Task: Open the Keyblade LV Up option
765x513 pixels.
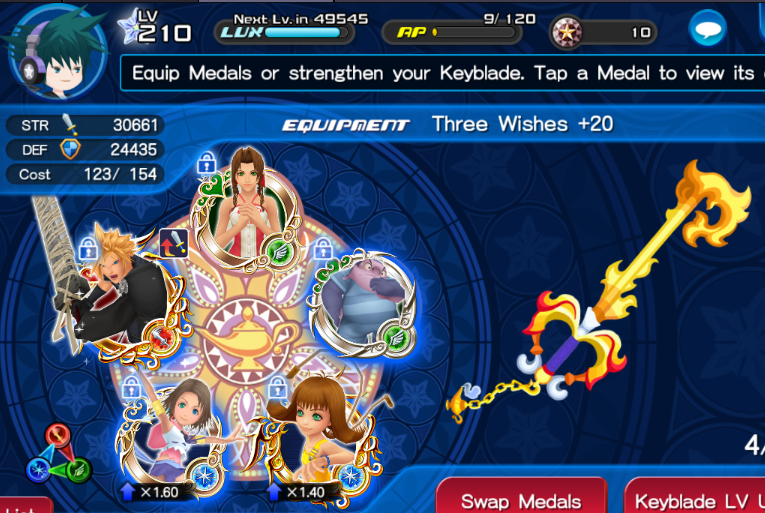Action: point(696,500)
